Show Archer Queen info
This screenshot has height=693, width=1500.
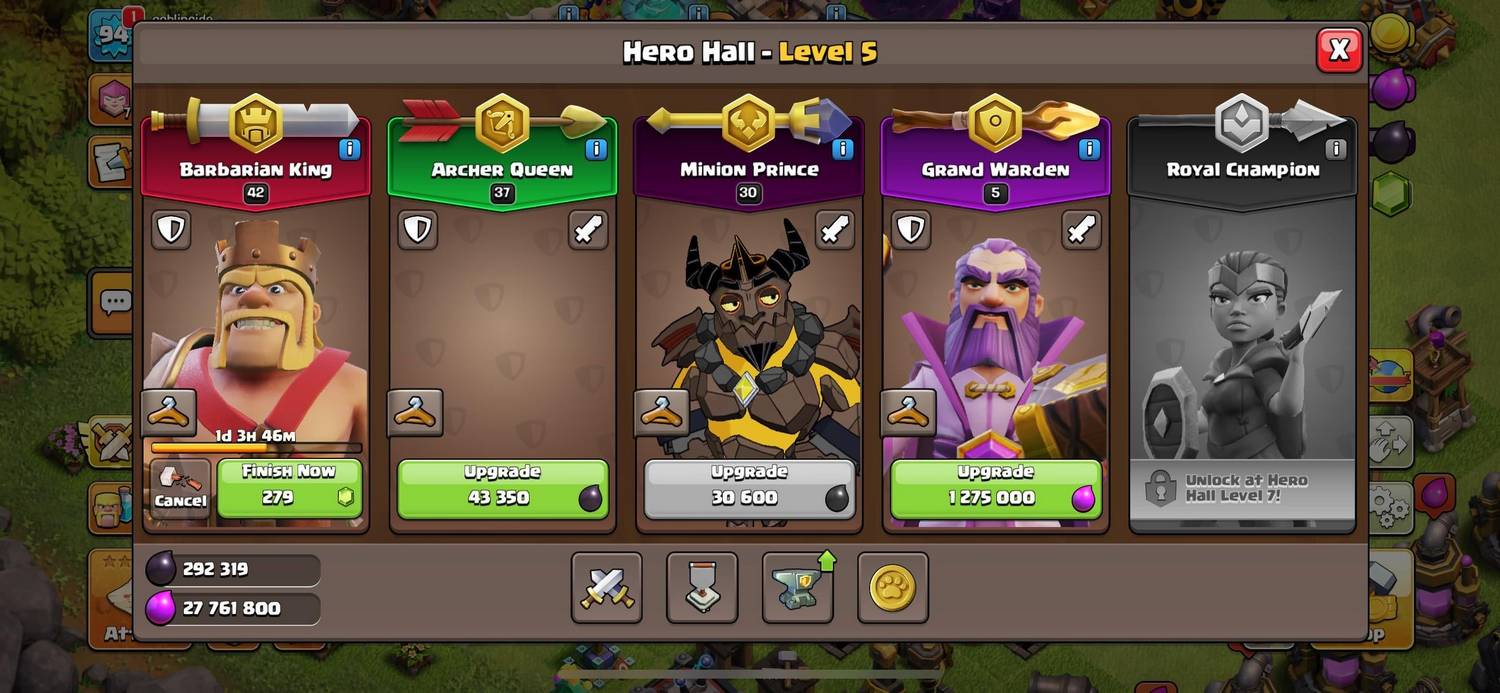[x=596, y=149]
